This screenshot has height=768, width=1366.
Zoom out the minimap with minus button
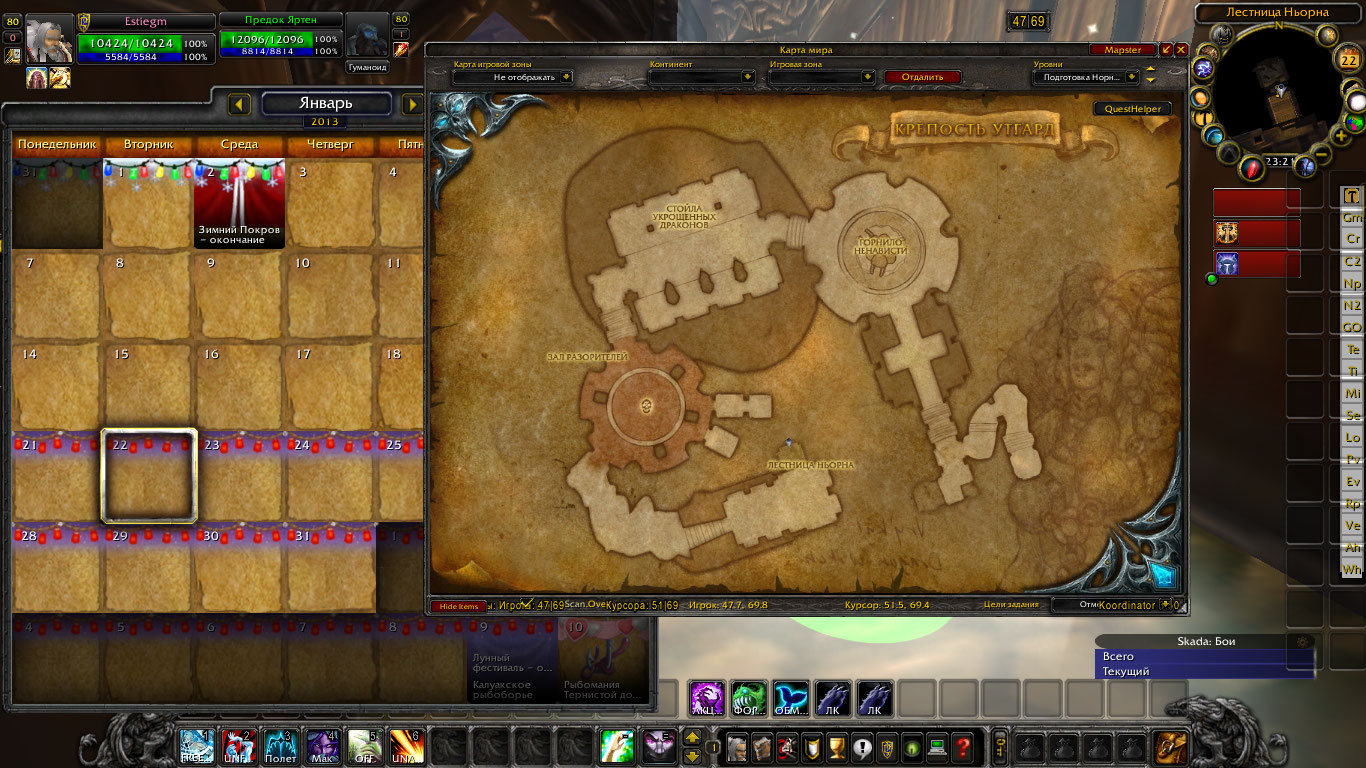[1321, 154]
